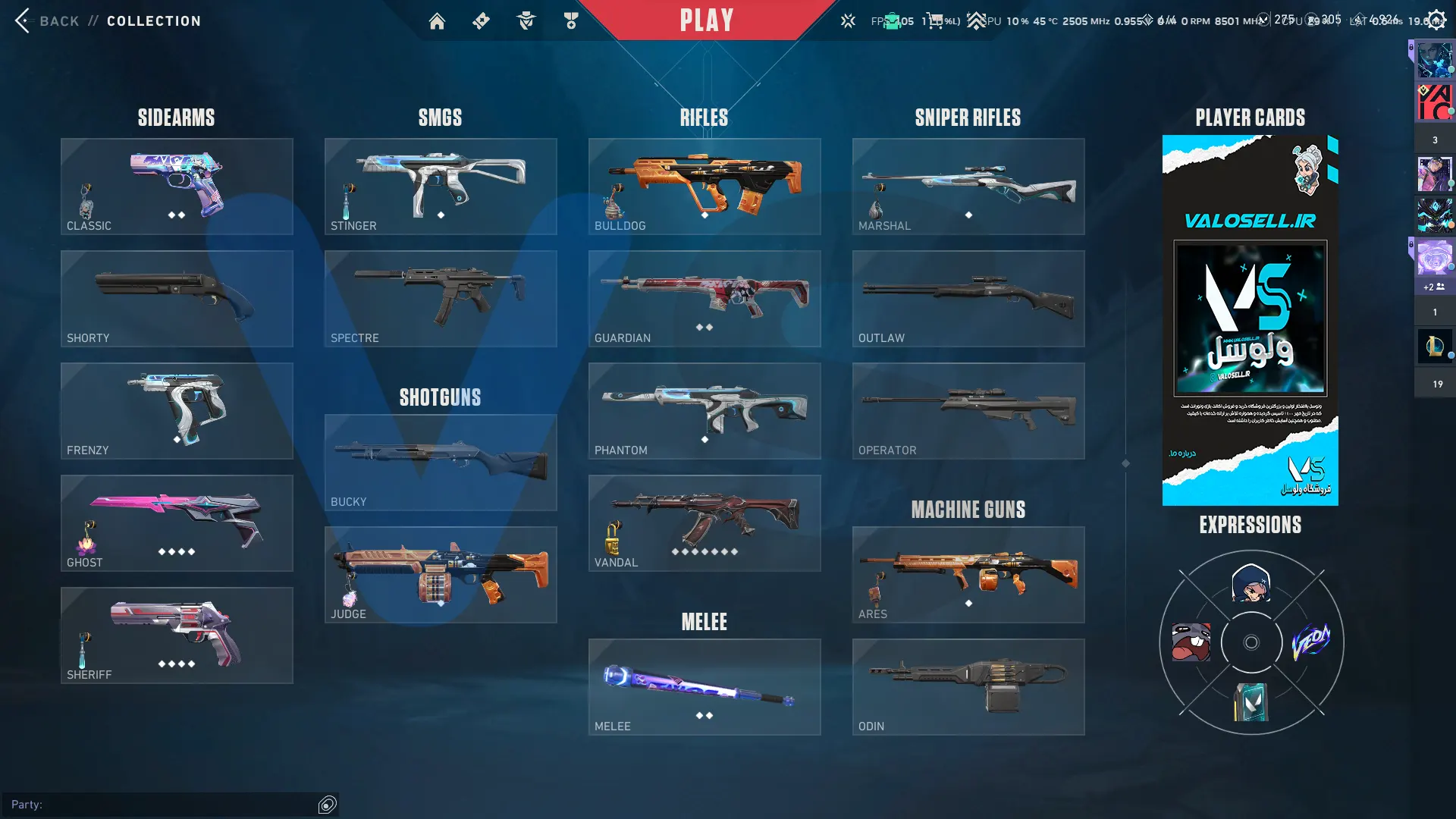This screenshot has width=1456, height=819.
Task: Change the equipped player card
Action: pos(1250,320)
